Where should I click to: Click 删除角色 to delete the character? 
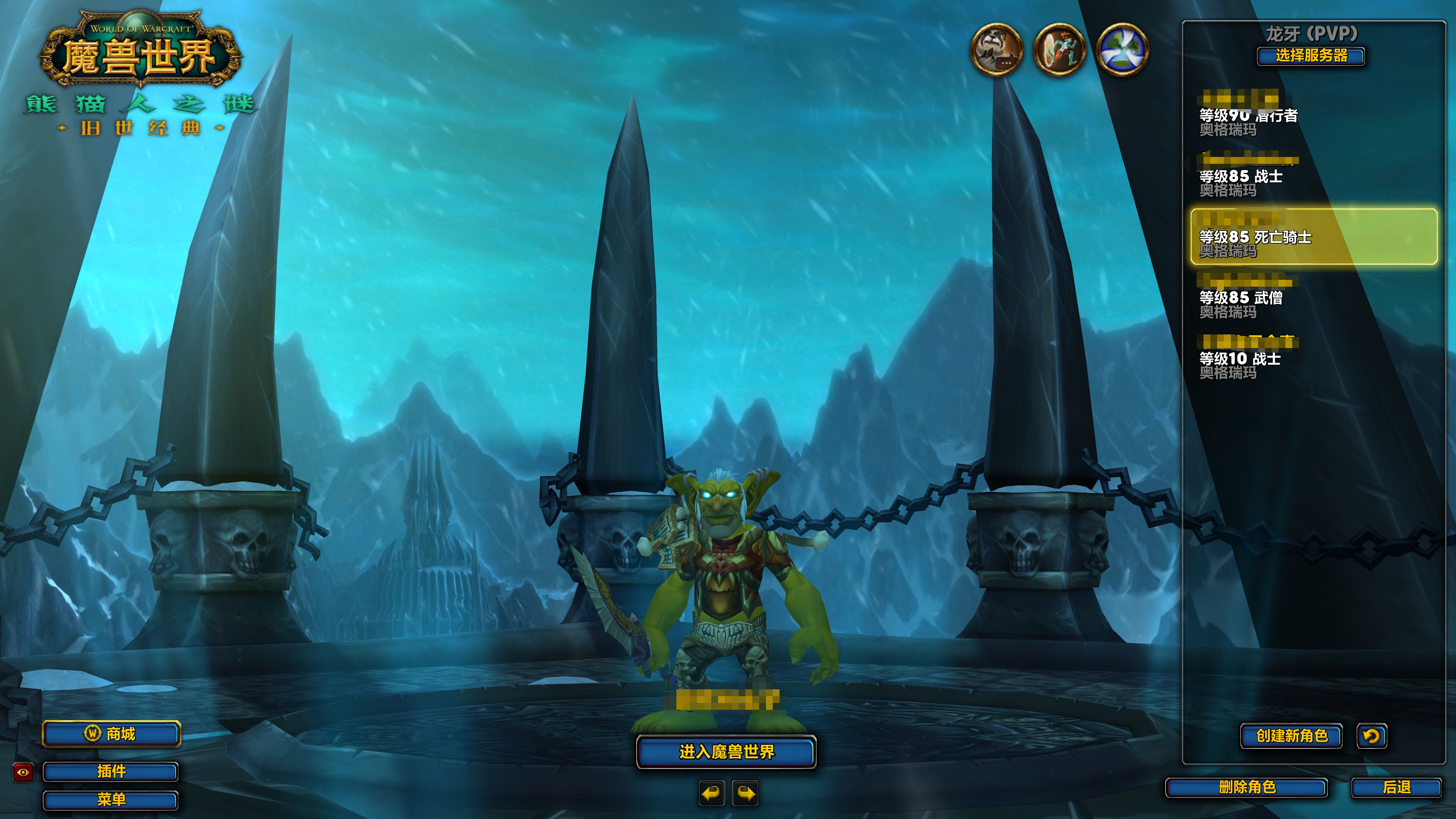(x=1247, y=788)
